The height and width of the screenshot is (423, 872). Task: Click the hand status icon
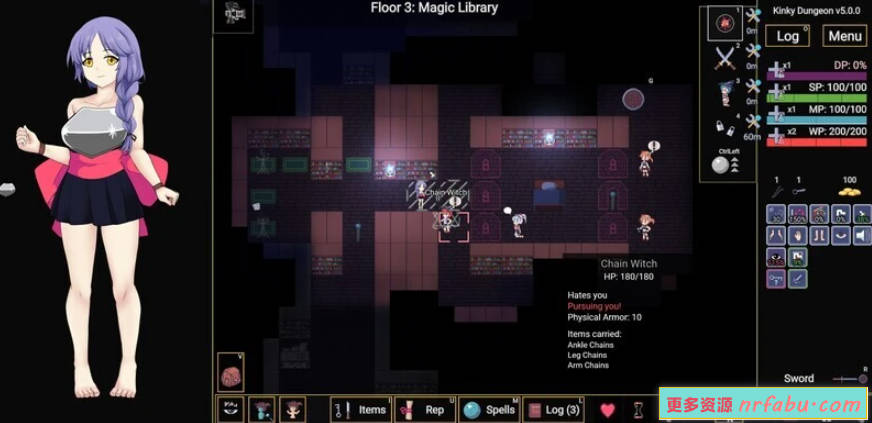tap(797, 235)
